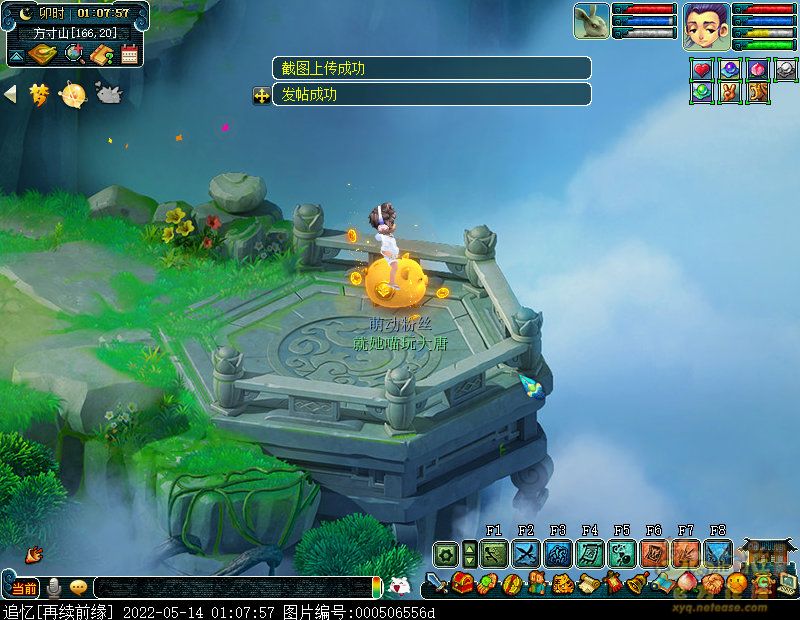
Task: Click the left arrow beside activity icons
Action: 11,94
